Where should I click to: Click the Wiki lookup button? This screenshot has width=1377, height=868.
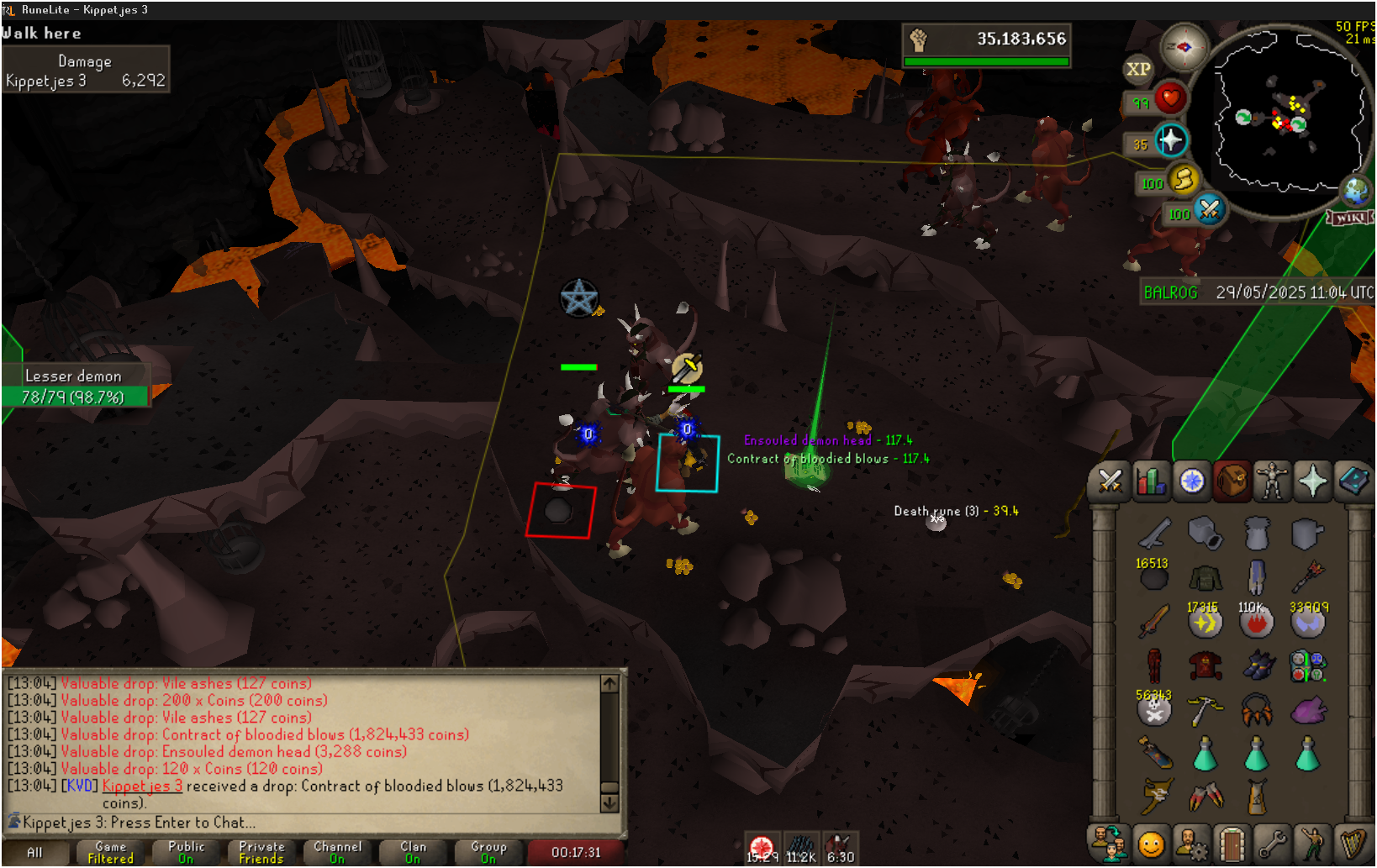click(1350, 218)
